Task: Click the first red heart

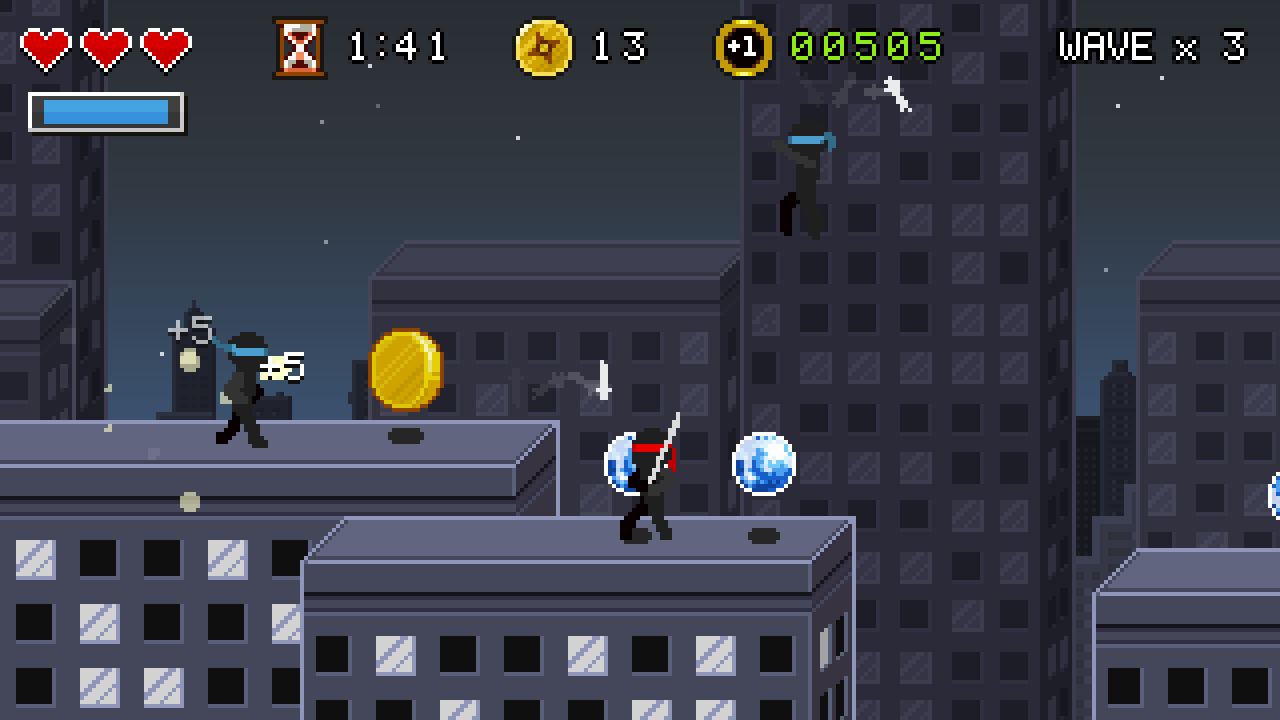Action: 44,45
